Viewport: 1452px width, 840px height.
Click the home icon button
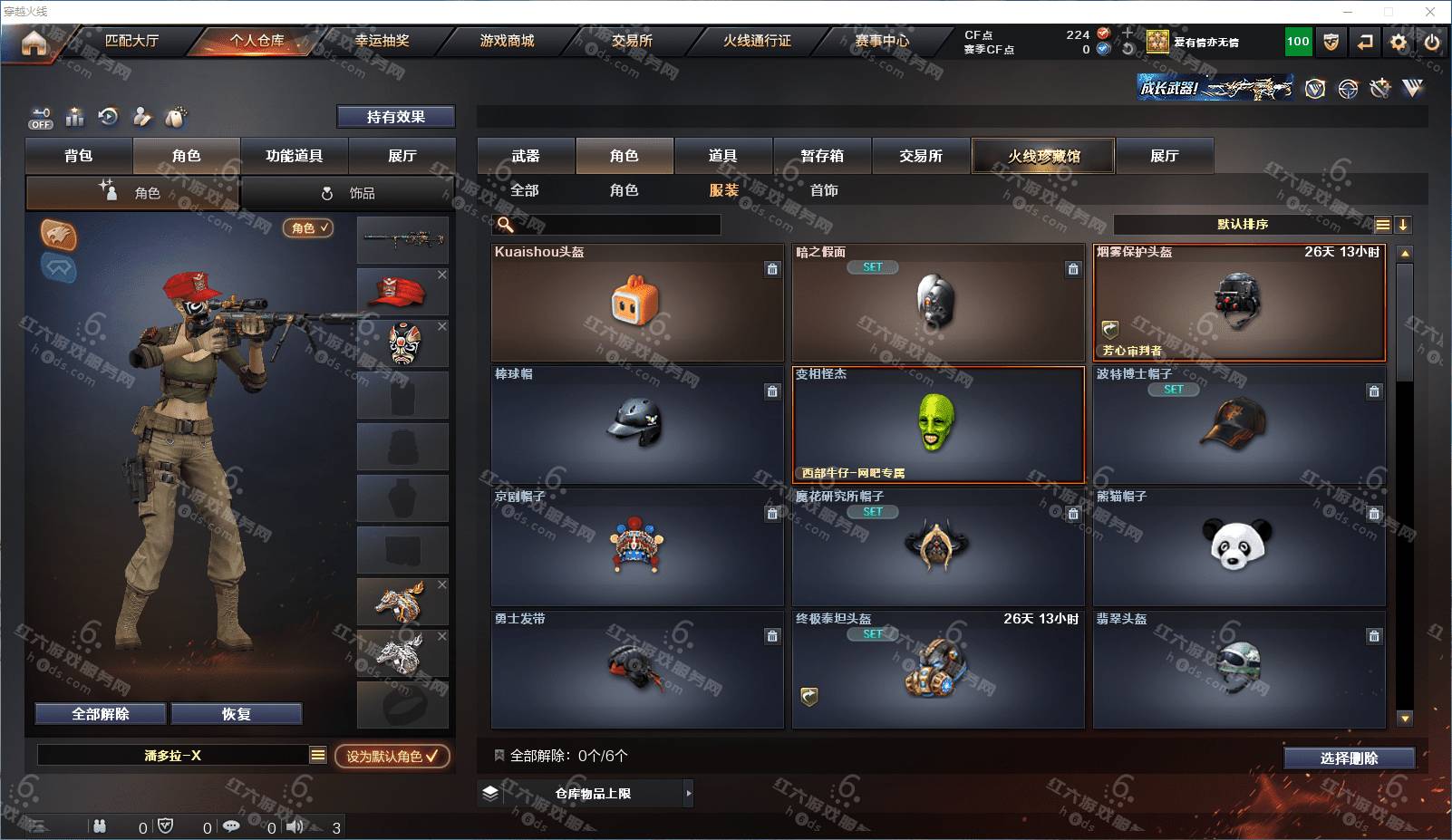pos(34,43)
